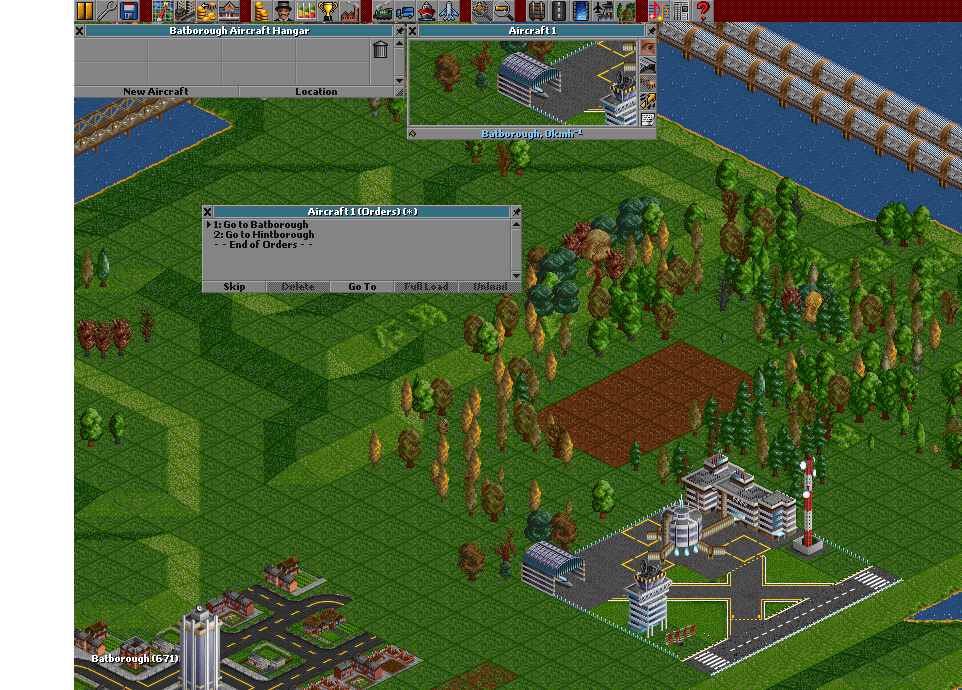Pause the game from the toolbar
The width and height of the screenshot is (962, 690).
pos(85,11)
